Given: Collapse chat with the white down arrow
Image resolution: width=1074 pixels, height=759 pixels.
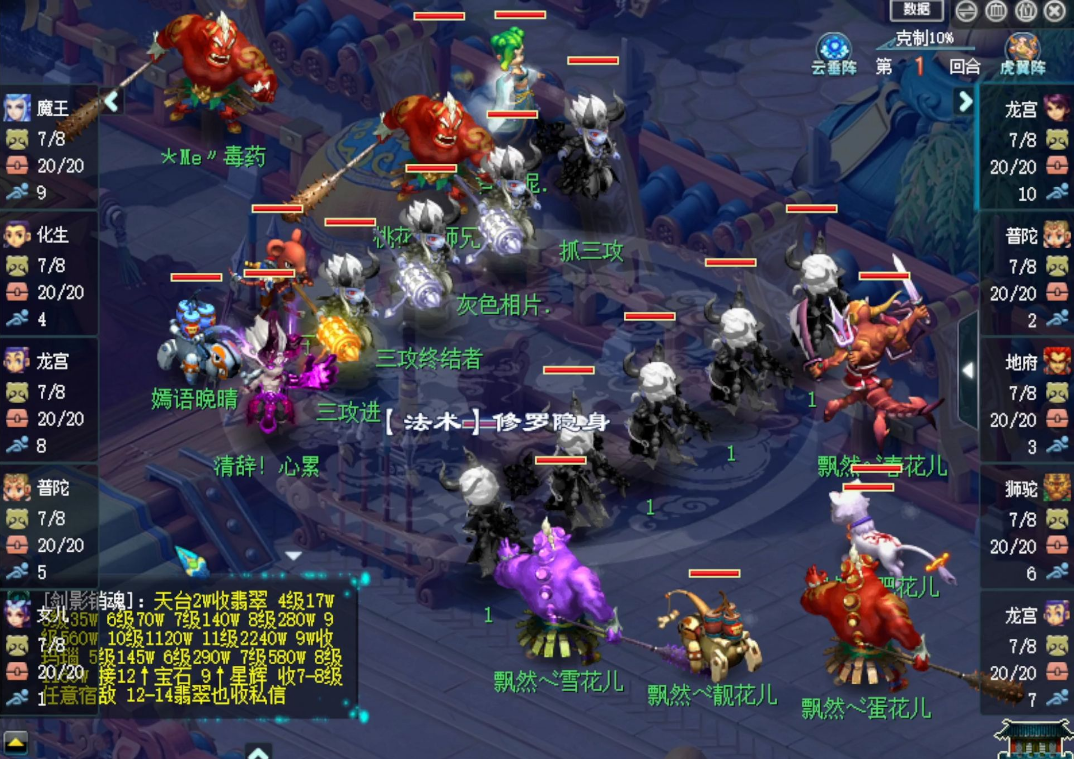Looking at the screenshot, I should tap(293, 554).
